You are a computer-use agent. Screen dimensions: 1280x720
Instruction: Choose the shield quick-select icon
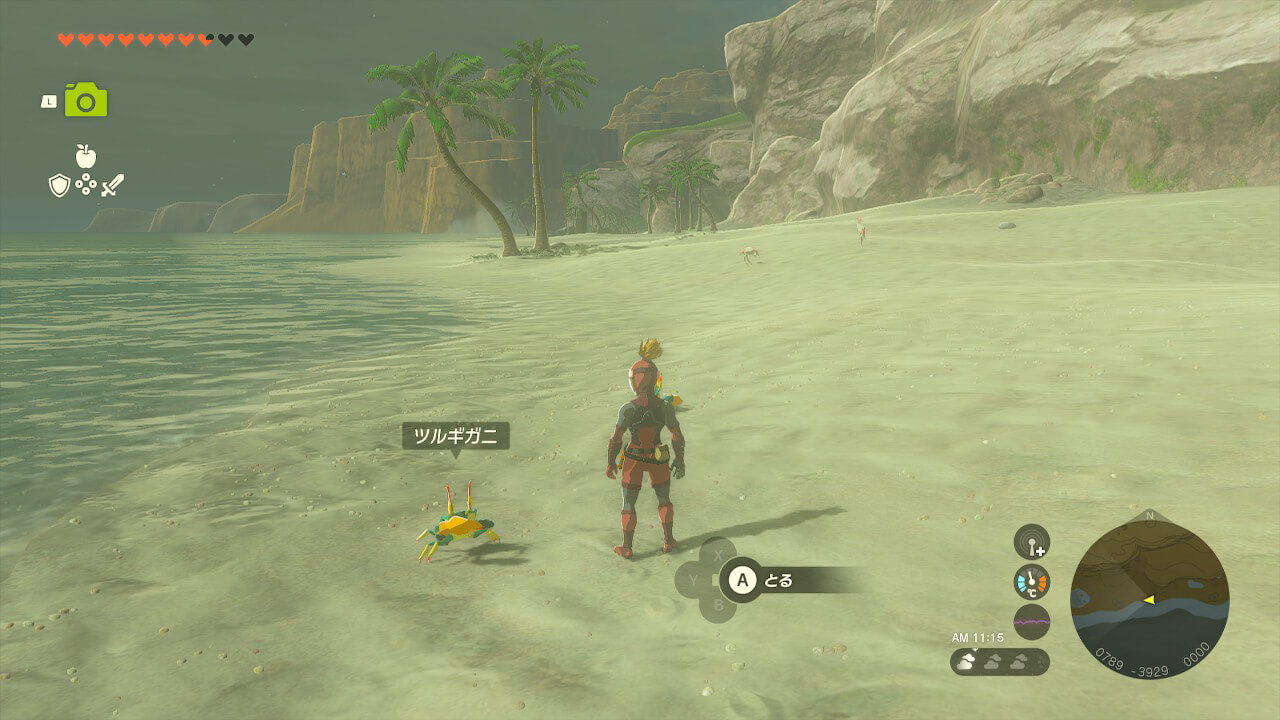[59, 185]
